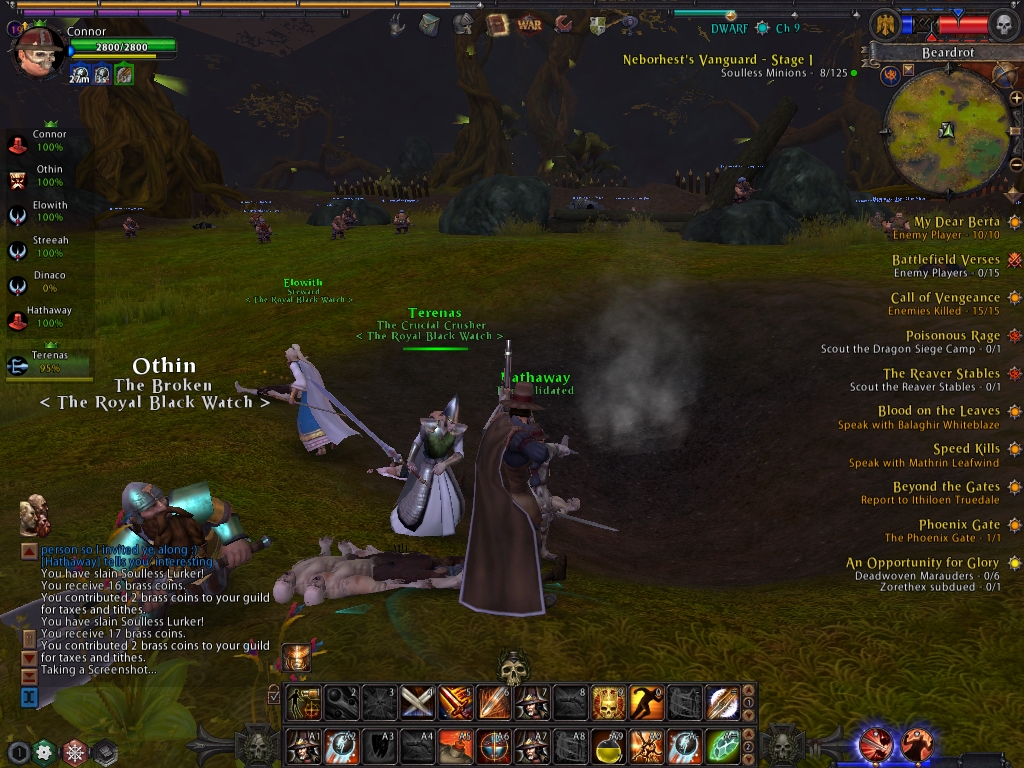The height and width of the screenshot is (768, 1024).
Task: Select party member Dinaco in group list
Action: tap(48, 282)
